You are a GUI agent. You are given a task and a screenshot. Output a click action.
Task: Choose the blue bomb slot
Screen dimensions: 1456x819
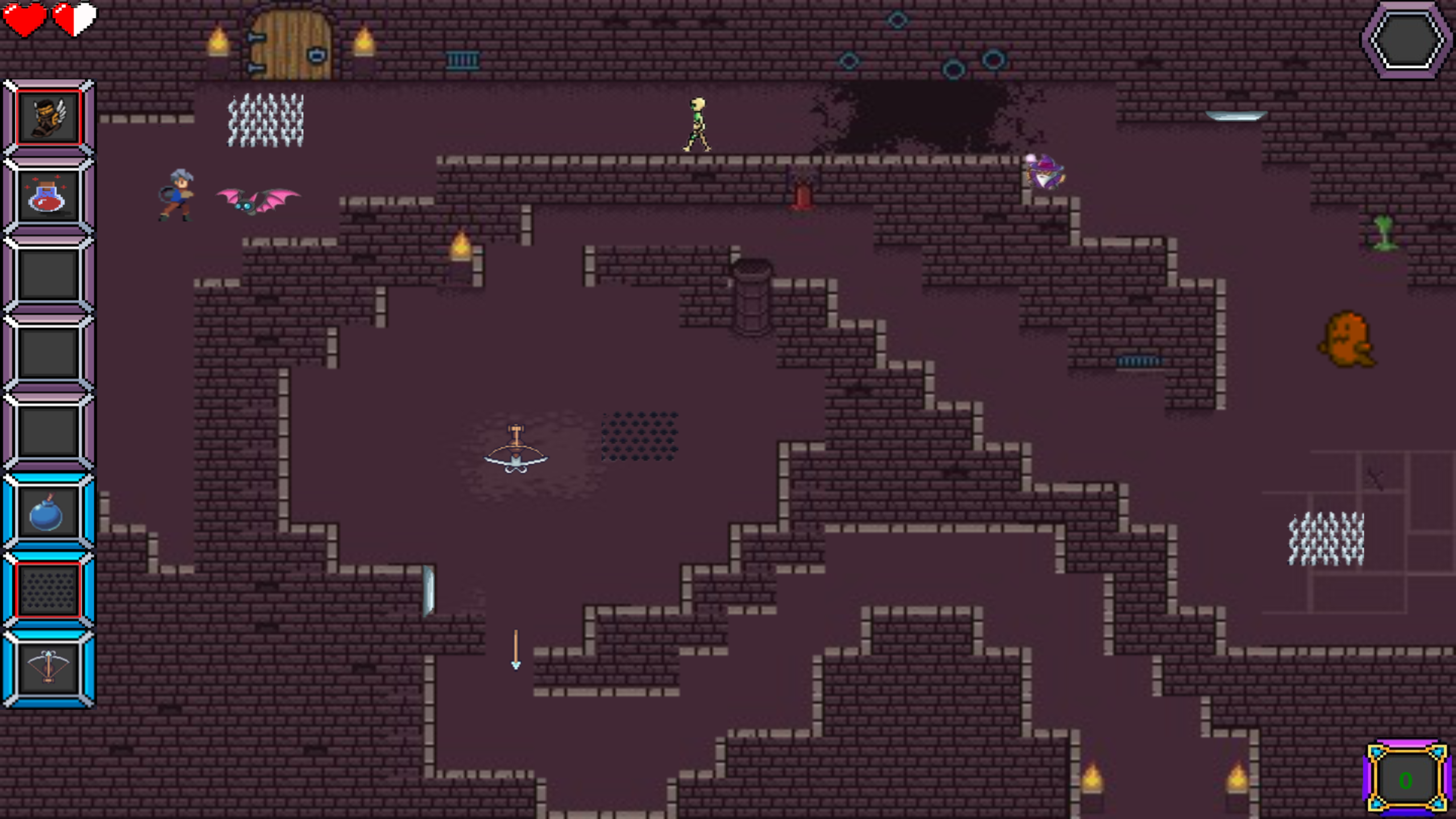(49, 512)
